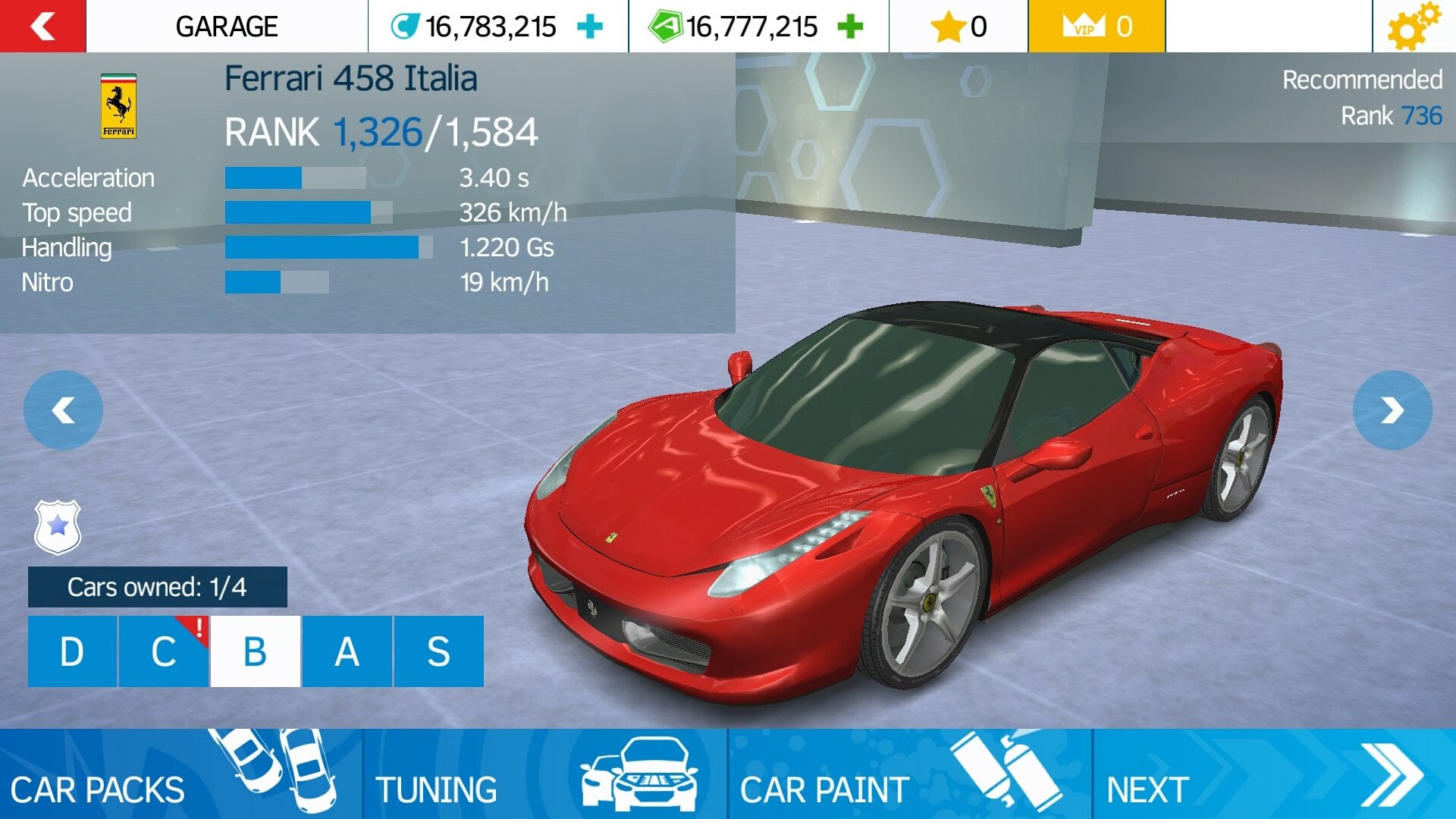Show the next car in garage
Image resolution: width=1456 pixels, height=819 pixels.
click(x=1392, y=410)
